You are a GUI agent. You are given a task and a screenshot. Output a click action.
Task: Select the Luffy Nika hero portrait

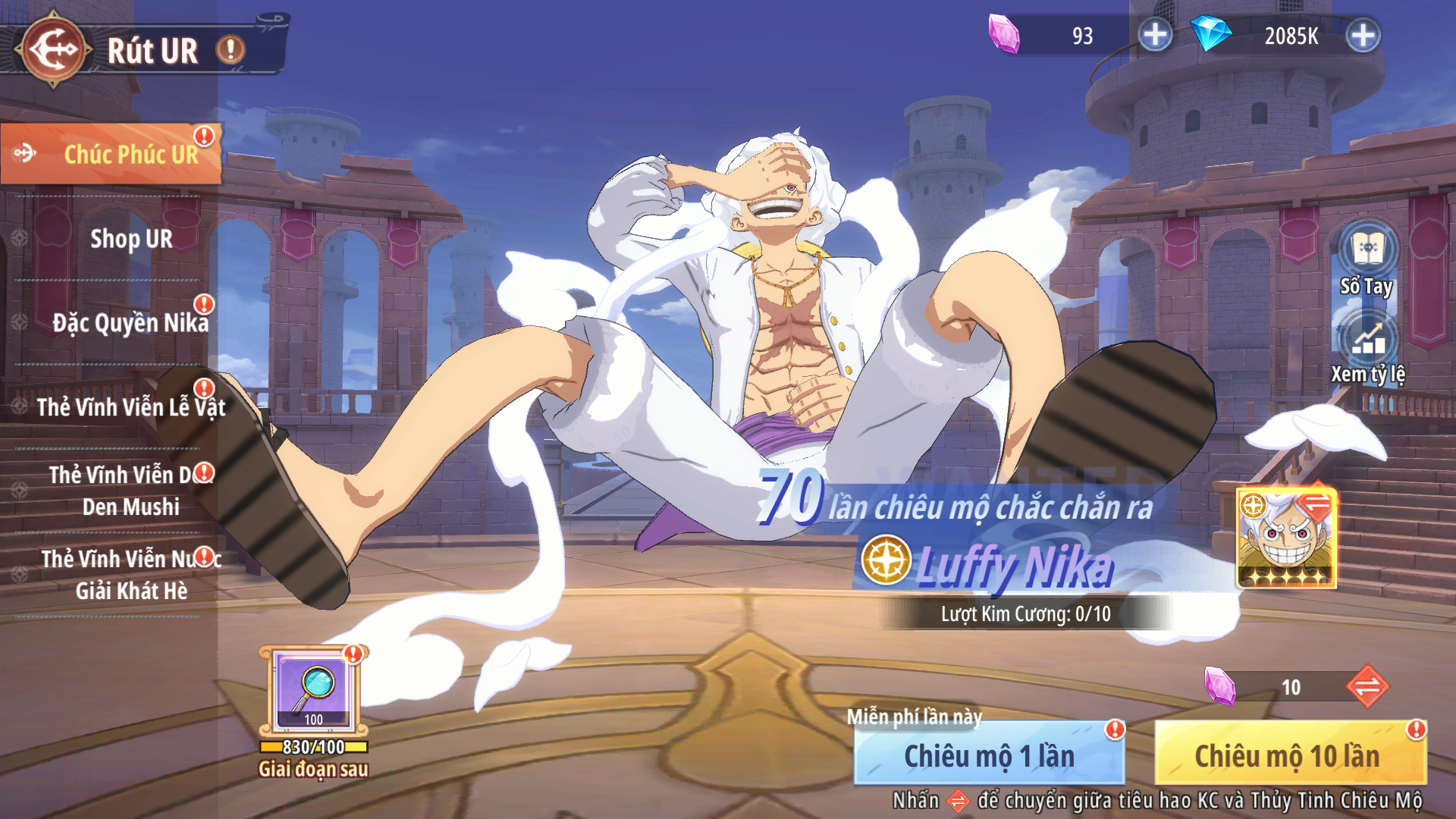1286,539
